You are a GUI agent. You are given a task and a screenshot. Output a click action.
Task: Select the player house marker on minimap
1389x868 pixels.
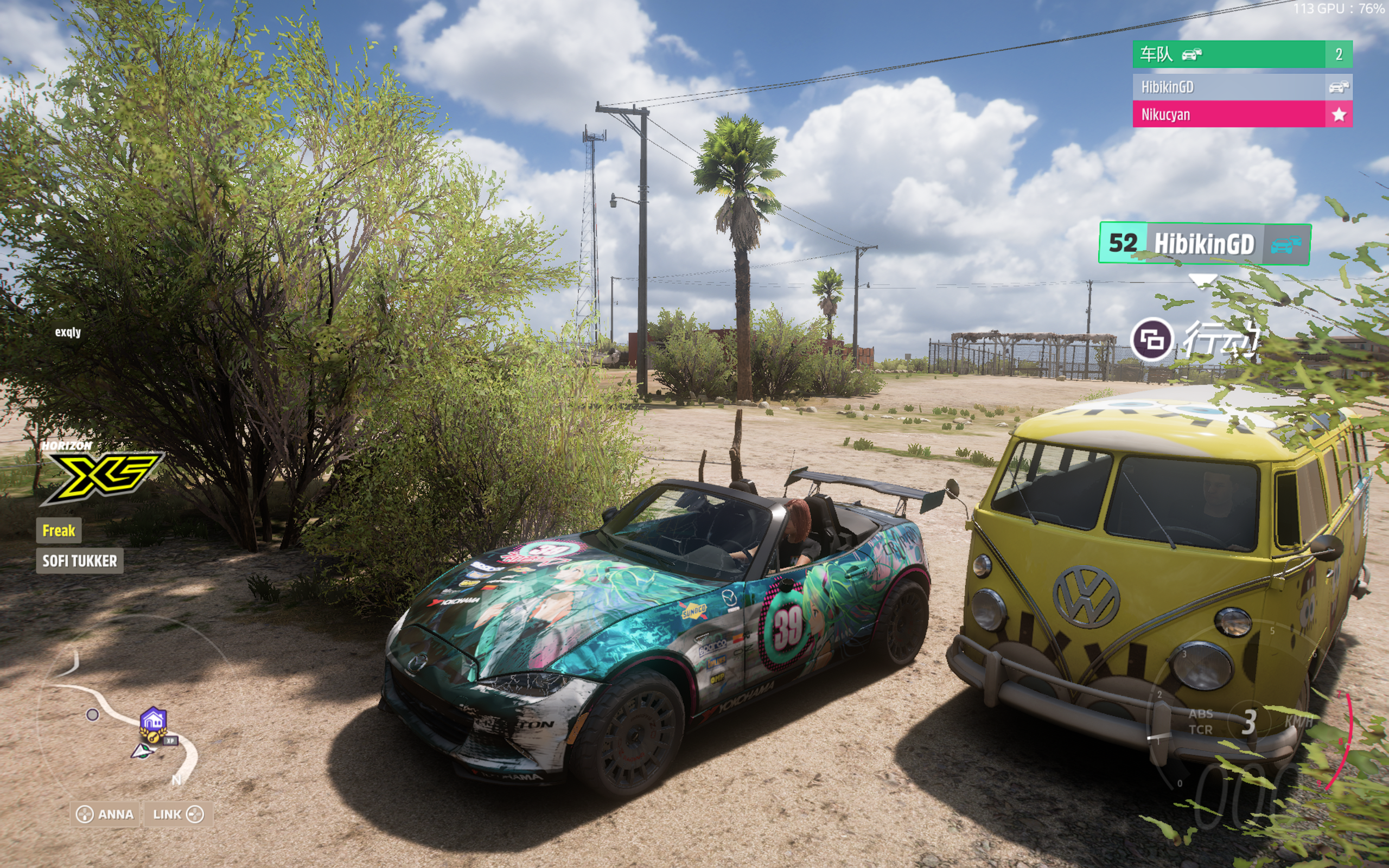point(153,720)
